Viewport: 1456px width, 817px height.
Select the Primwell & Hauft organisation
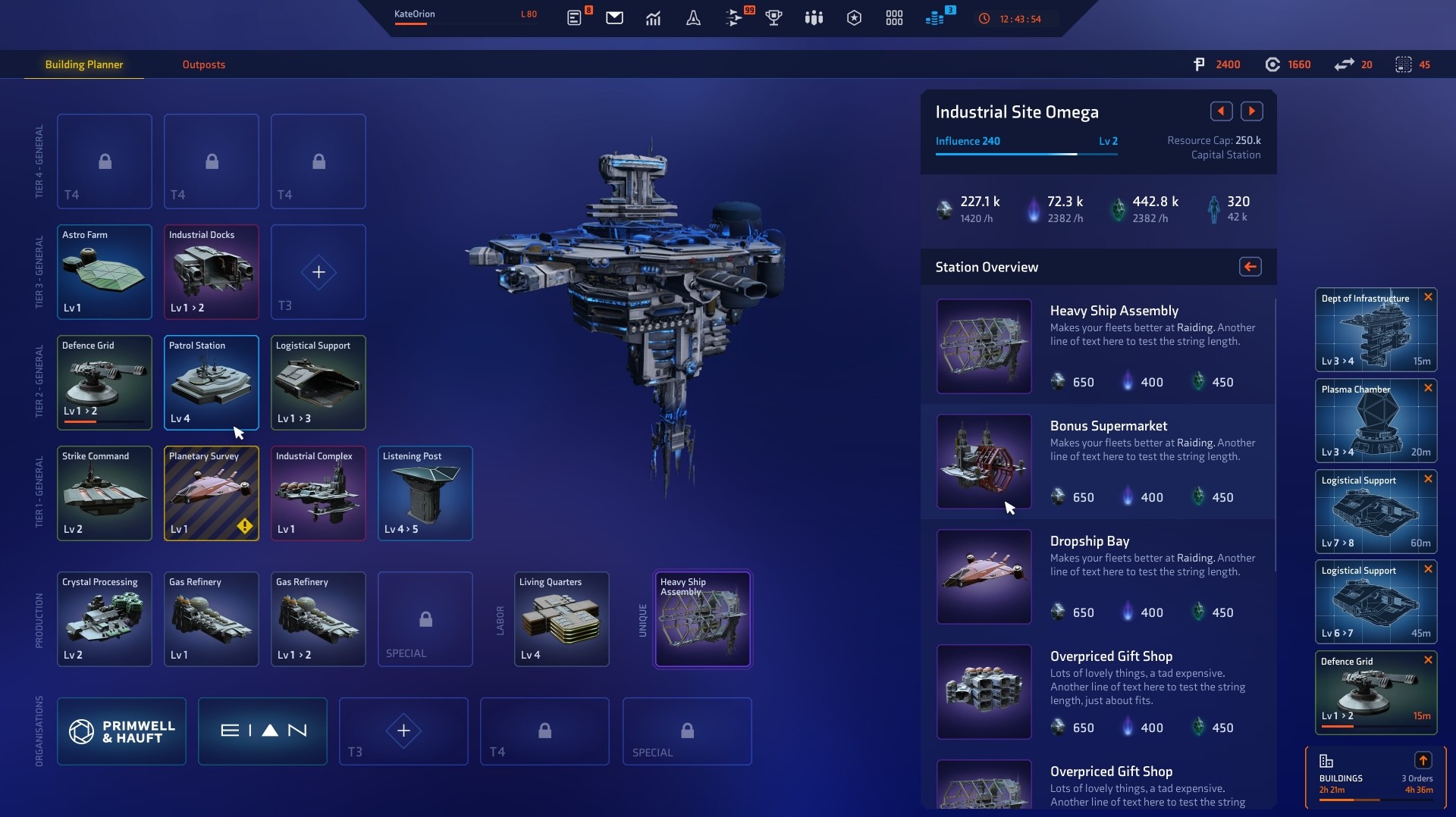(121, 731)
